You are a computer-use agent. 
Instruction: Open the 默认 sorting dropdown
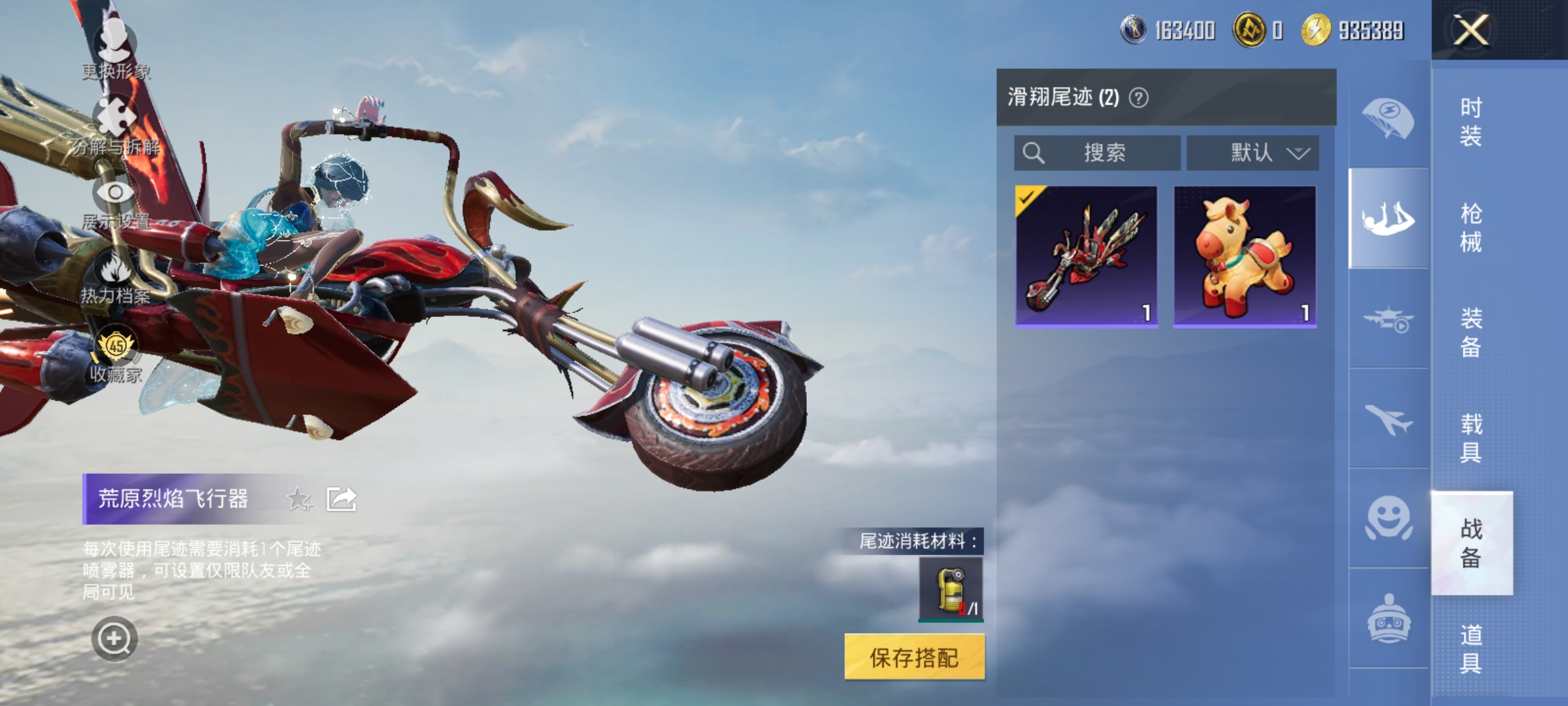[1252, 153]
